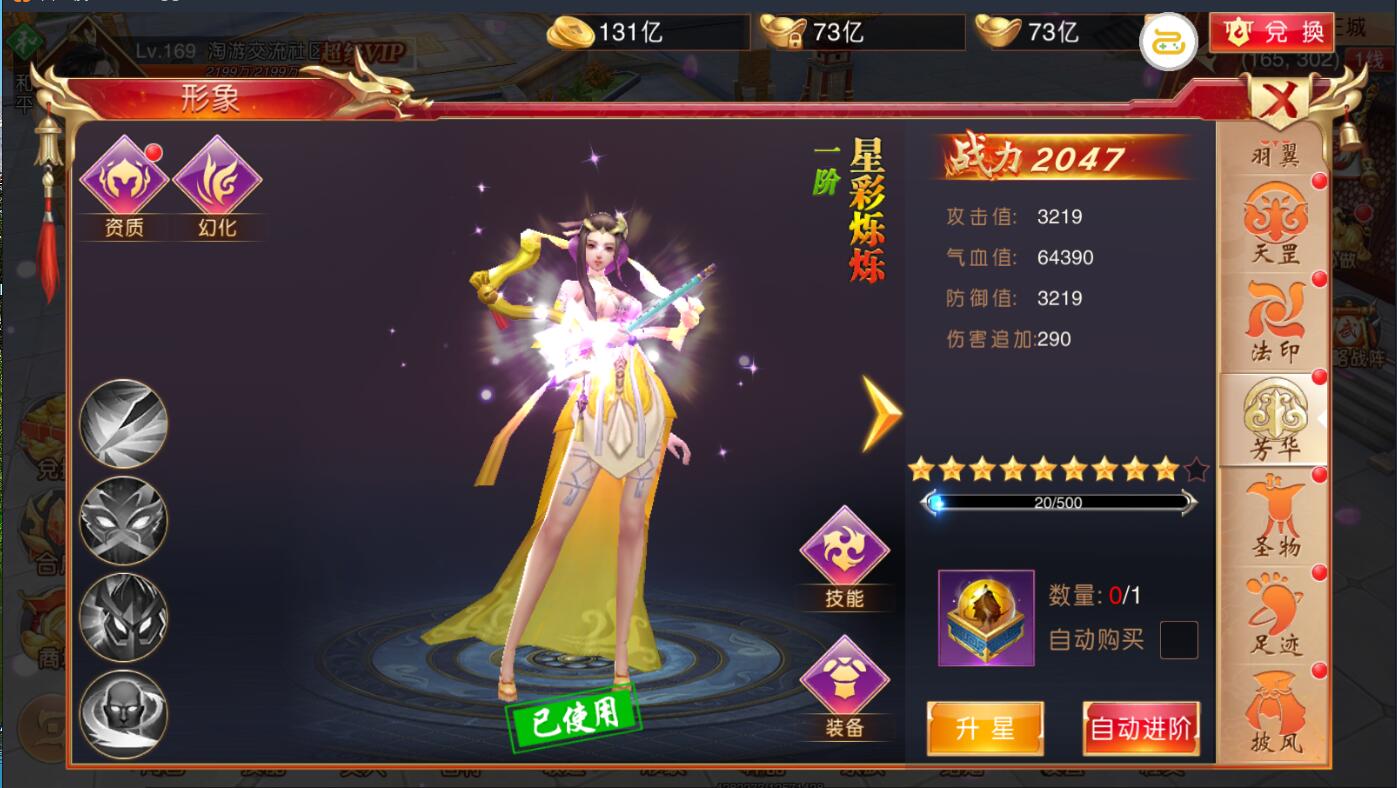Click the 升星 star-up button

[985, 728]
